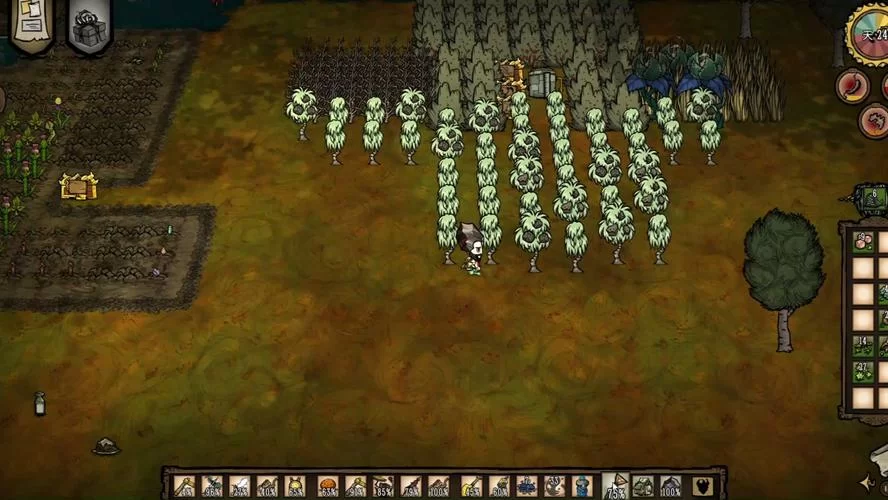Select the backpack slot with stack of 14
The width and height of the screenshot is (888, 500).
(x=863, y=346)
